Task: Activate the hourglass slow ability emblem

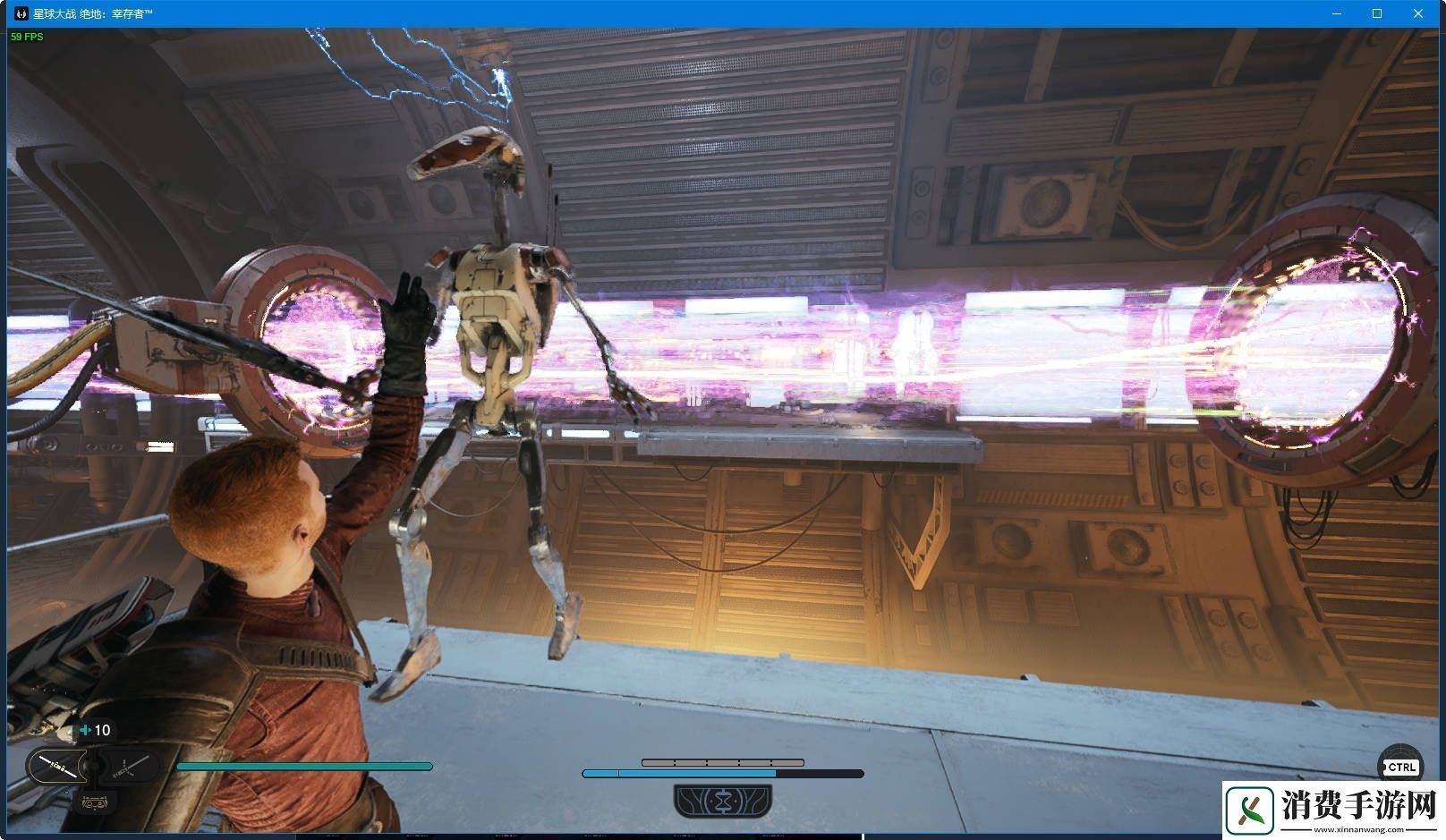Action: (x=723, y=800)
